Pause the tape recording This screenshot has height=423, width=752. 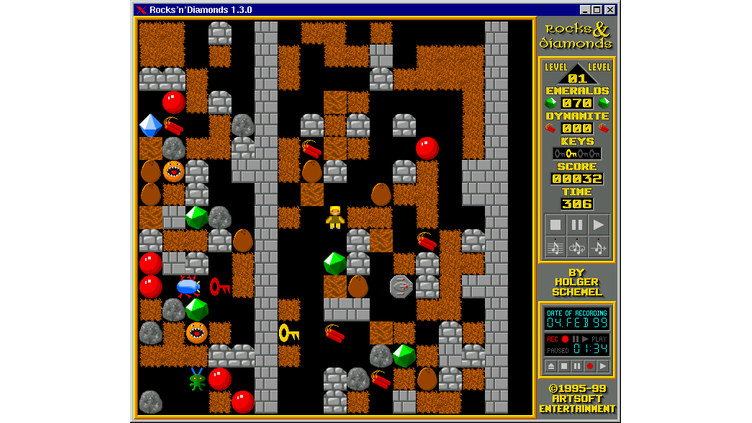point(577,366)
